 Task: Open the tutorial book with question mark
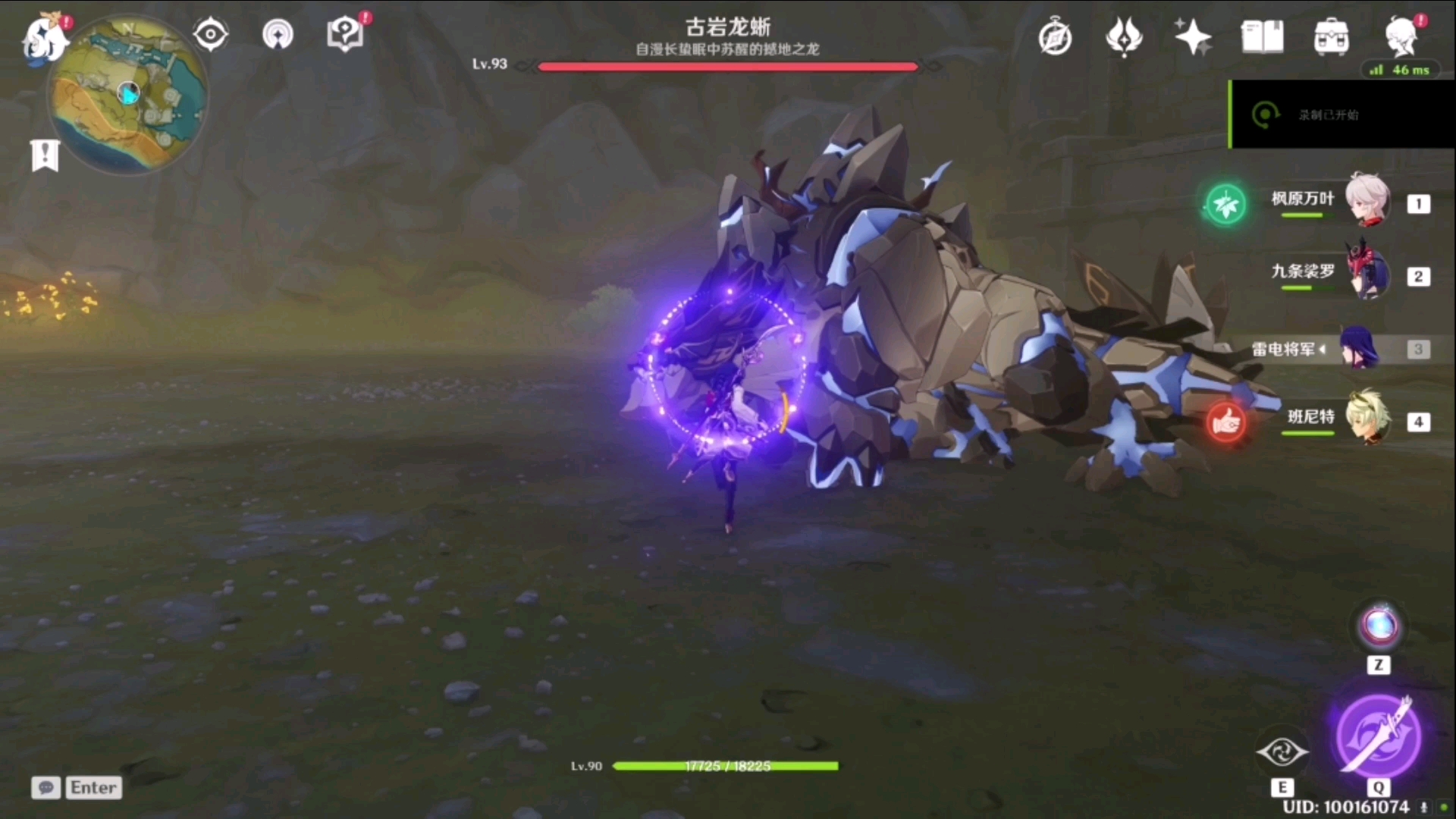pos(345,35)
